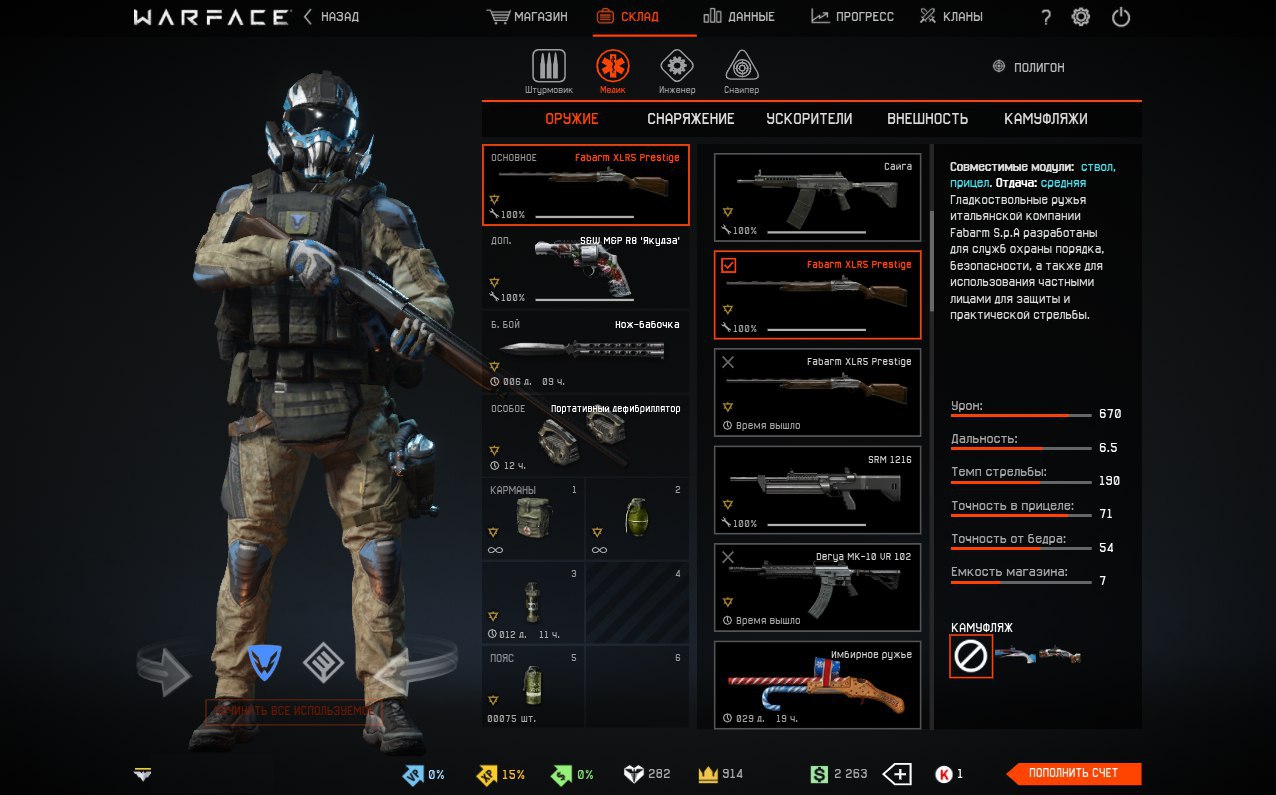
Task: Choose the no-camouflage option
Action: coord(971,656)
